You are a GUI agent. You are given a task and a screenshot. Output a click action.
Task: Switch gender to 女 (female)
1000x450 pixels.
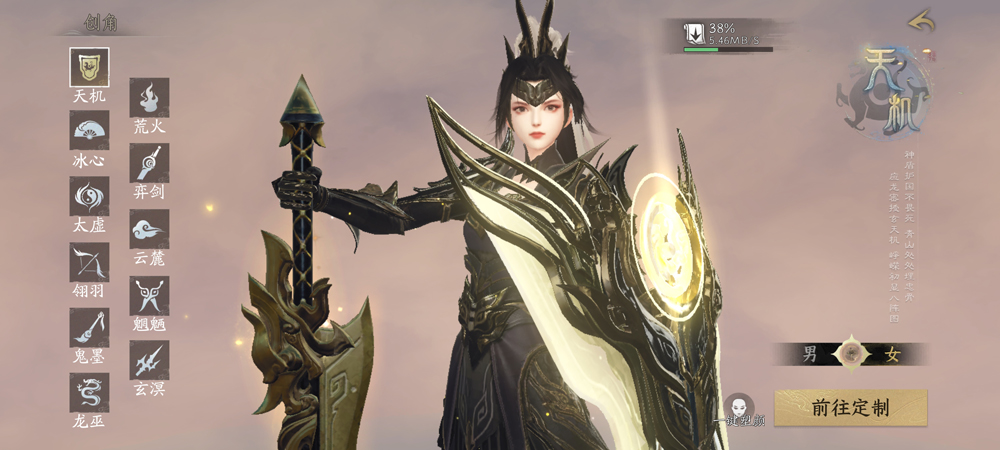893,354
